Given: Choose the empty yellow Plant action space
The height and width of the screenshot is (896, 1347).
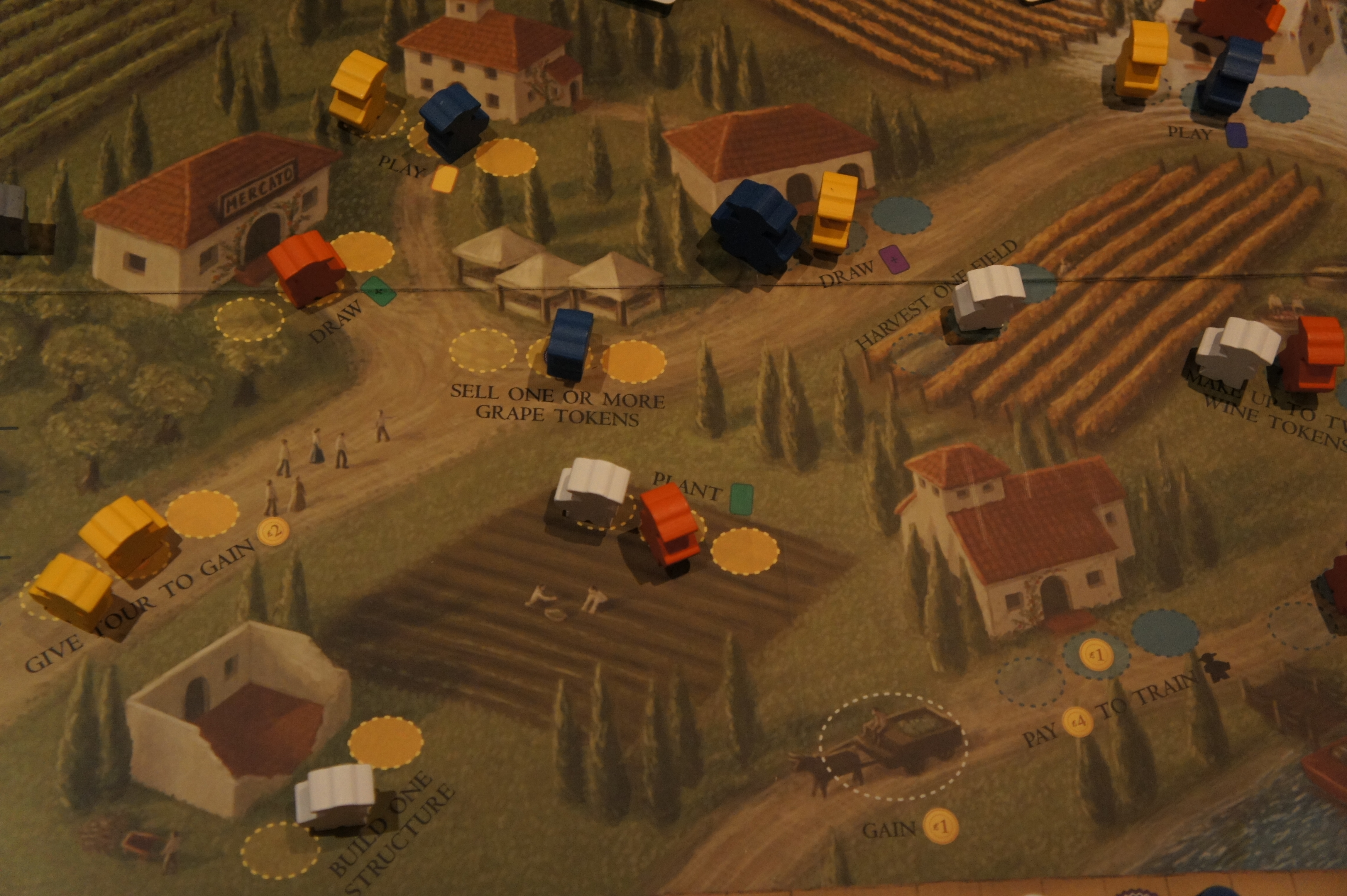Looking at the screenshot, I should point(744,550).
